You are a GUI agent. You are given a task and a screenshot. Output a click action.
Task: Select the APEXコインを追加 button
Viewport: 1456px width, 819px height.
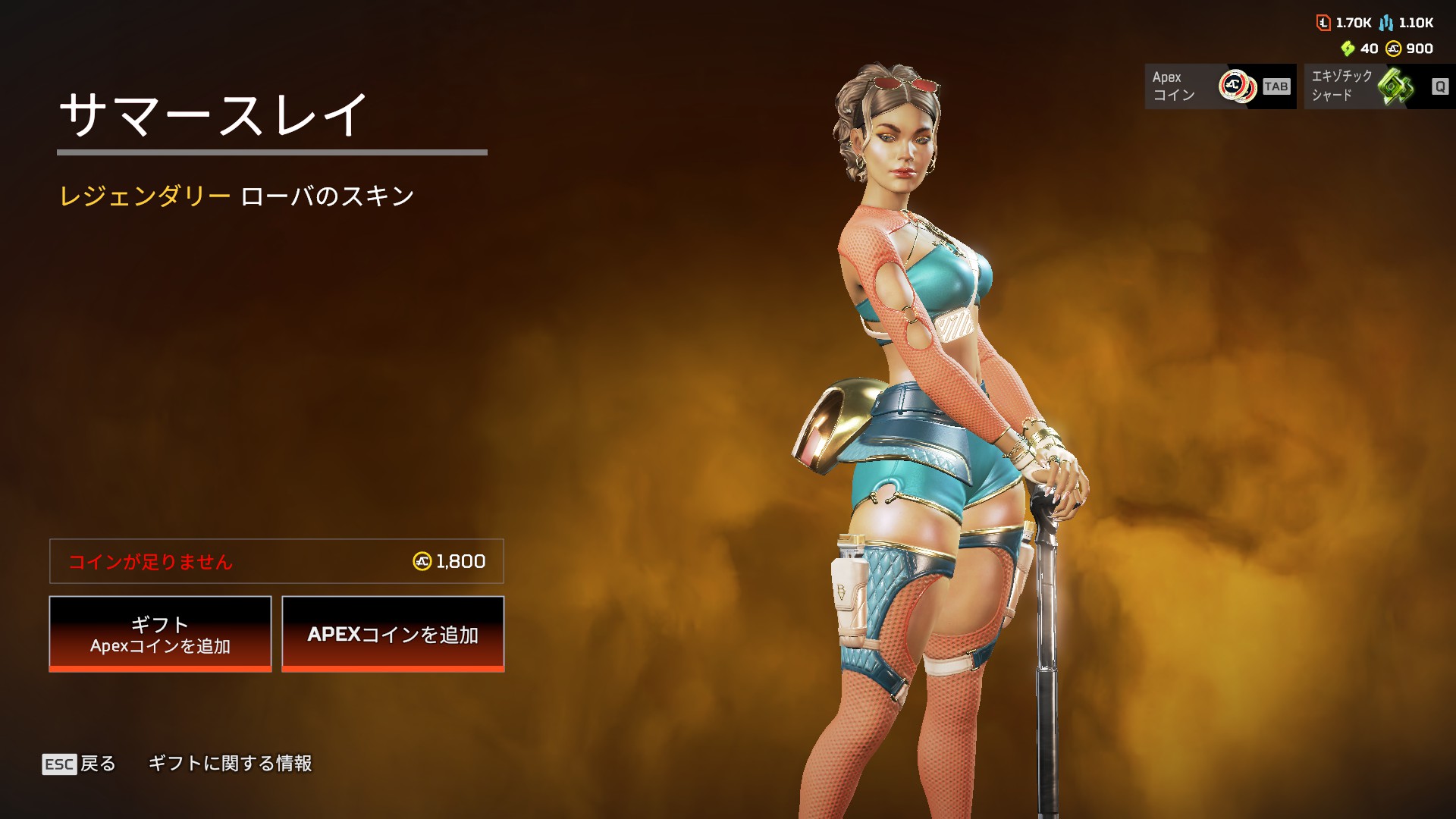click(393, 634)
